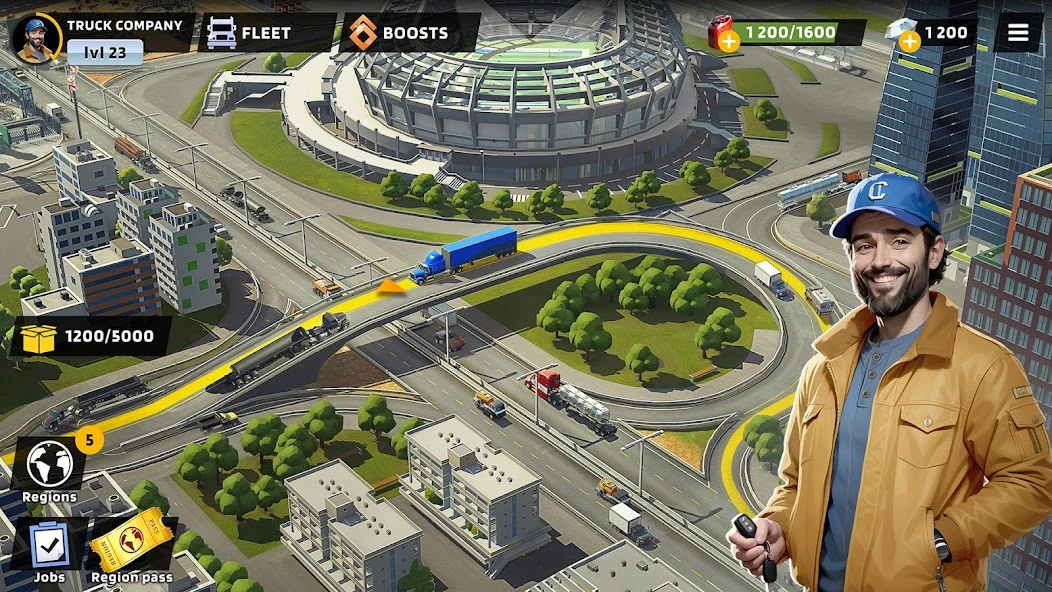Add more fuel with the plus button
This screenshot has width=1052, height=592.
(729, 41)
